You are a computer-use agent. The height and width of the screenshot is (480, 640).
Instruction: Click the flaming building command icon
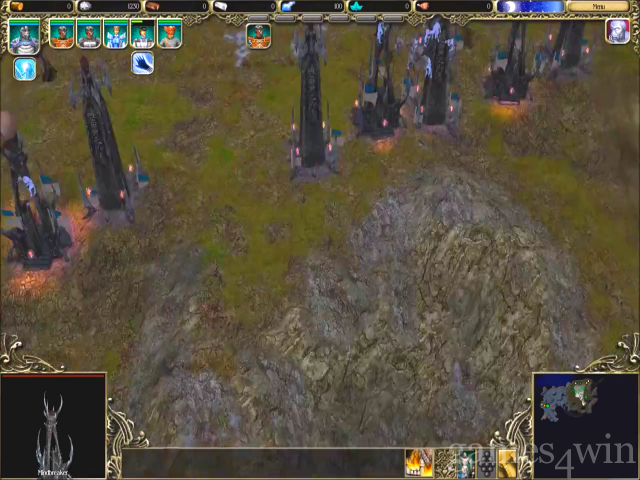click(x=418, y=463)
